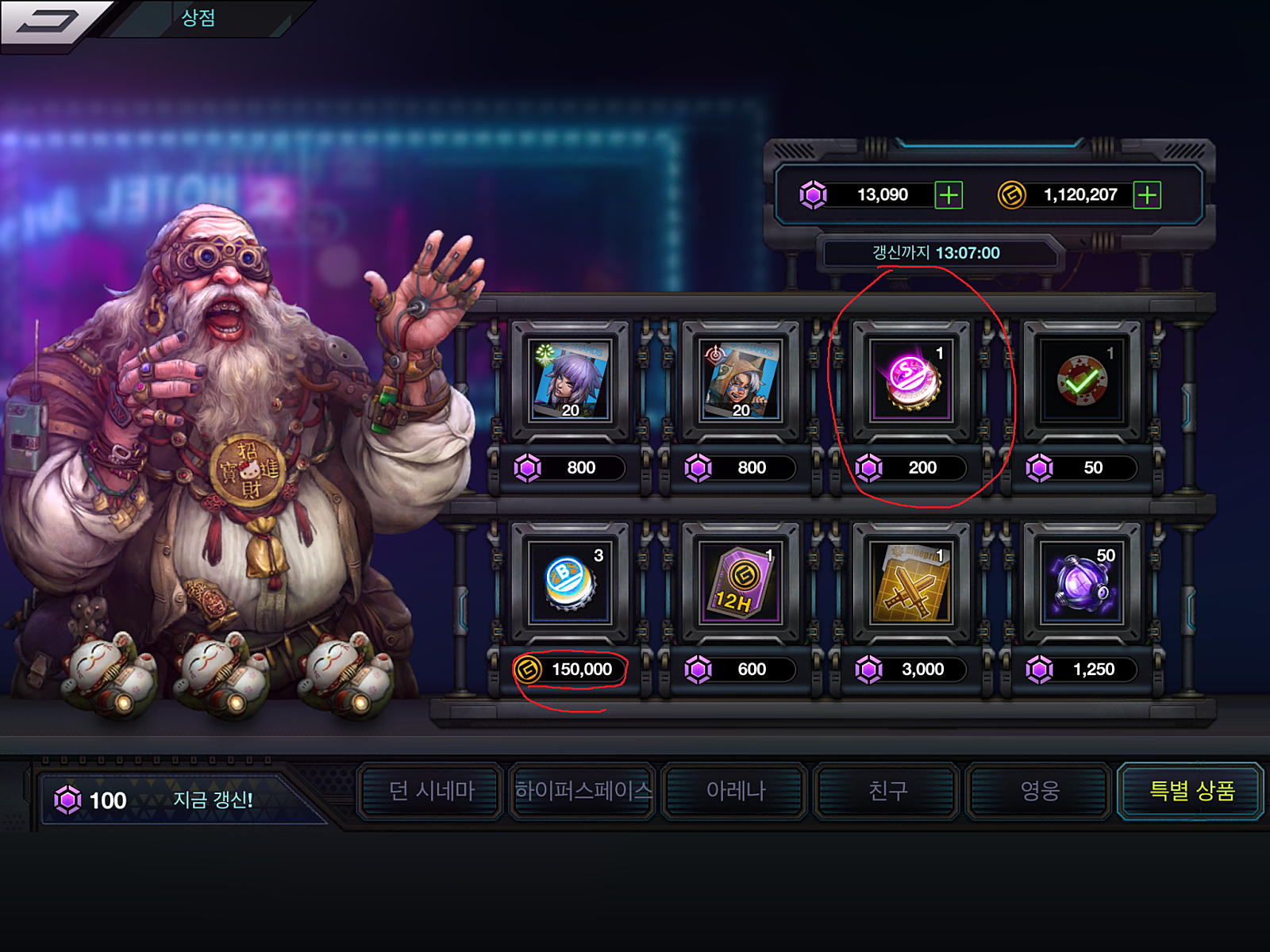This screenshot has width=1270, height=952.
Task: Purchase the 12H gold booster ticket
Action: tap(741, 583)
